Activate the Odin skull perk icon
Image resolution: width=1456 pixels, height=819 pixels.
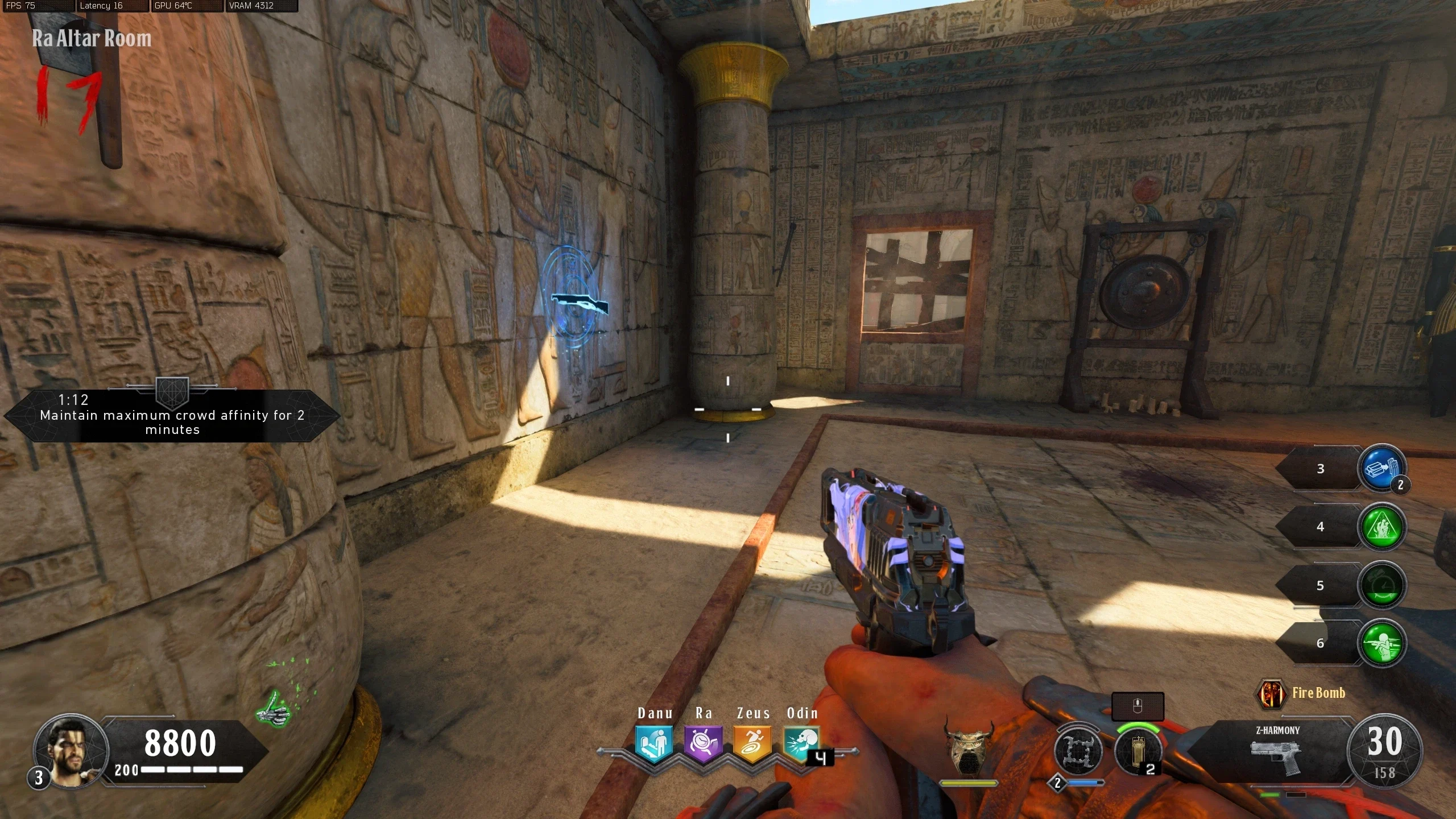[x=801, y=743]
